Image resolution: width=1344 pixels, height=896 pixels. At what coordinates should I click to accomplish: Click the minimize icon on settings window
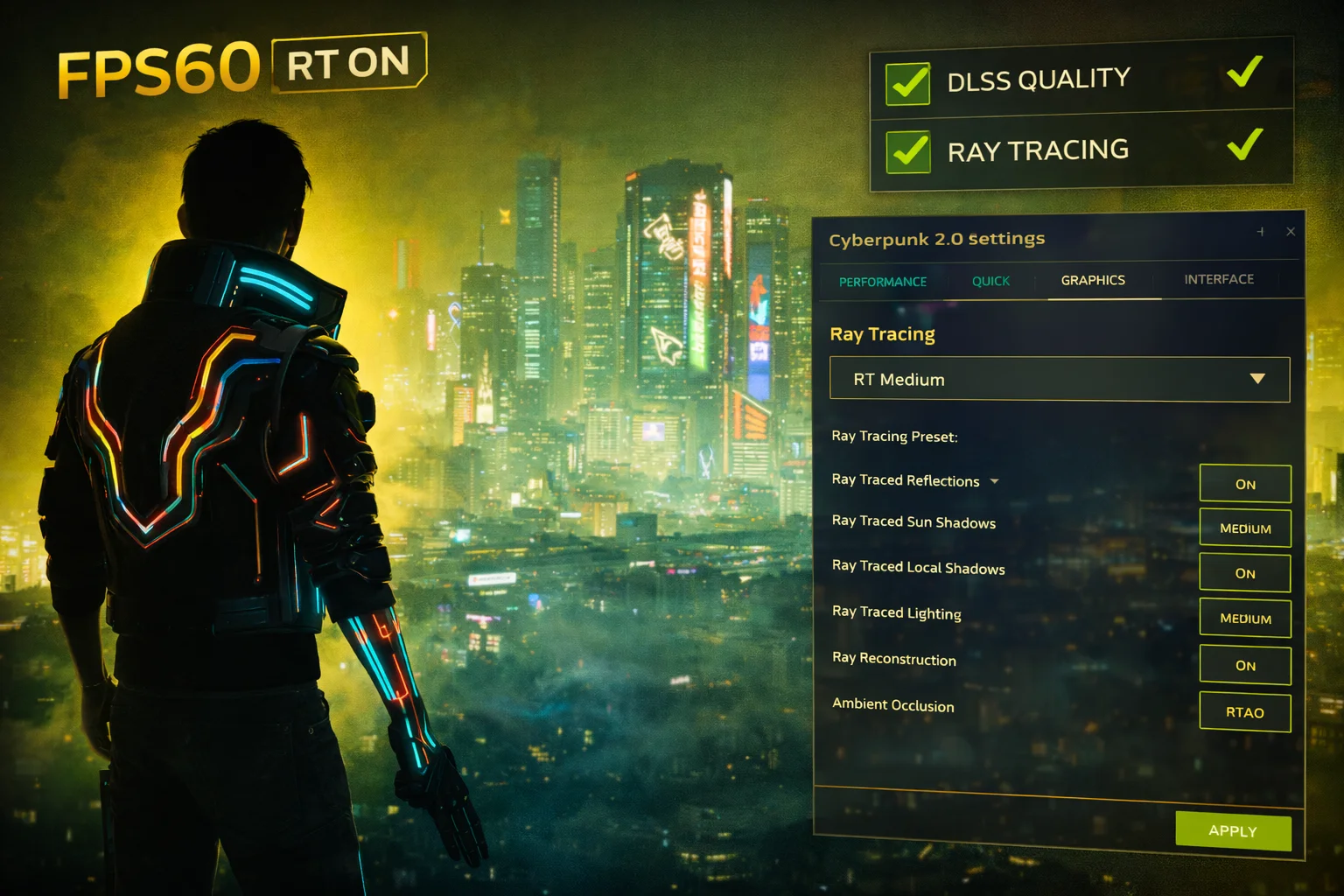(x=1260, y=232)
